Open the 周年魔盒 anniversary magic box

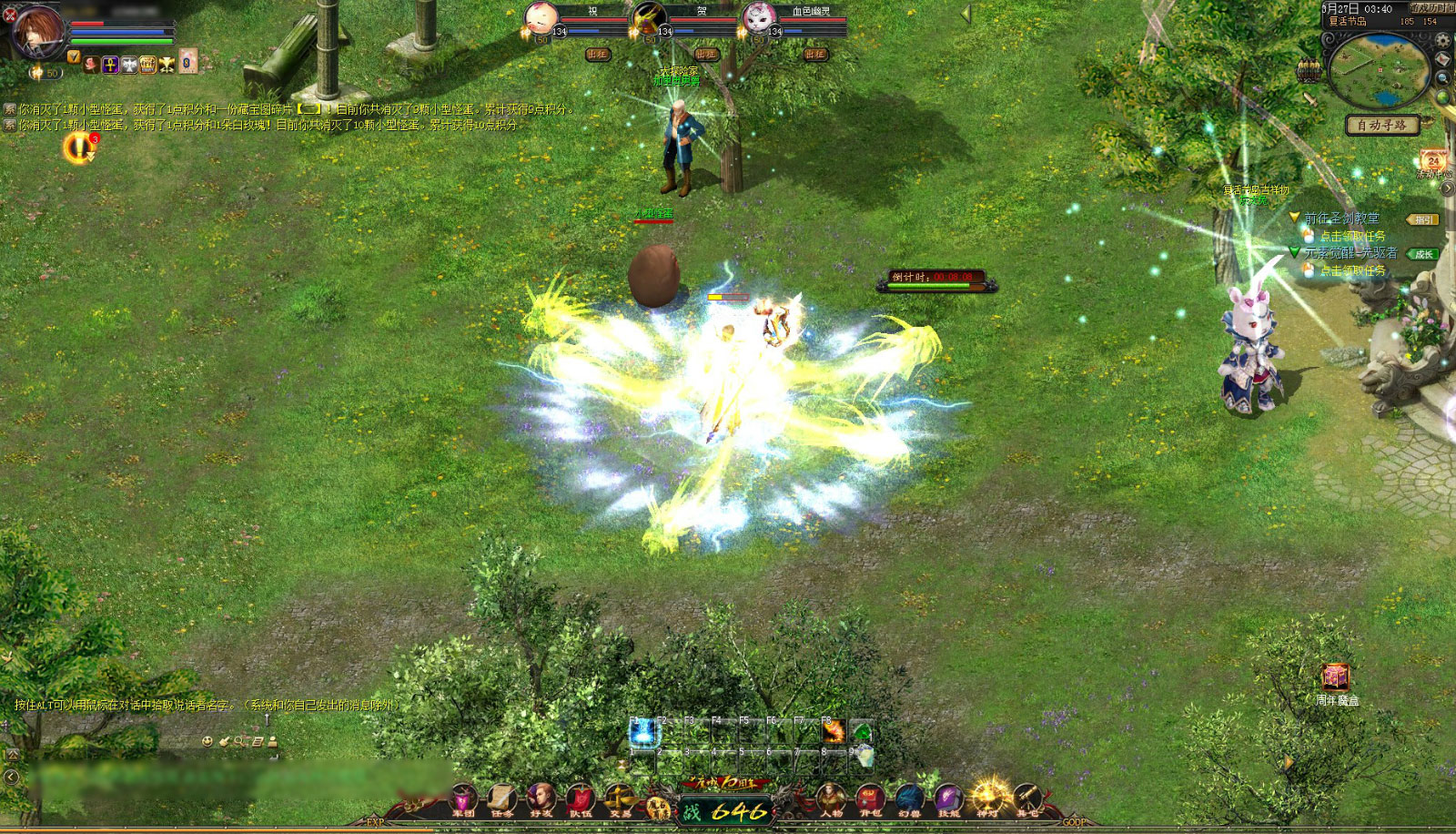(1336, 677)
